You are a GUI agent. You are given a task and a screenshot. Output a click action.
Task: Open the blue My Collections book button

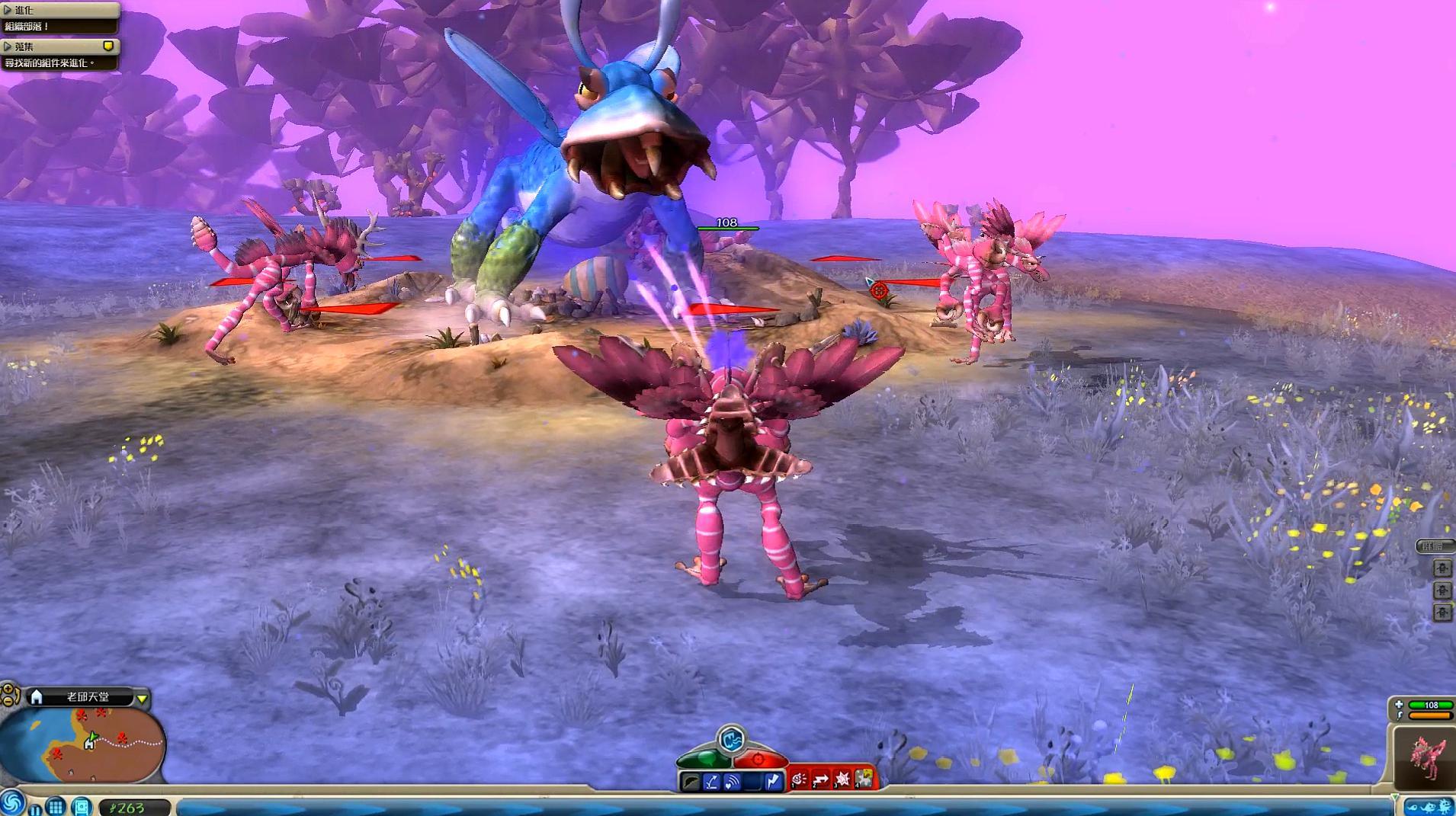point(81,806)
